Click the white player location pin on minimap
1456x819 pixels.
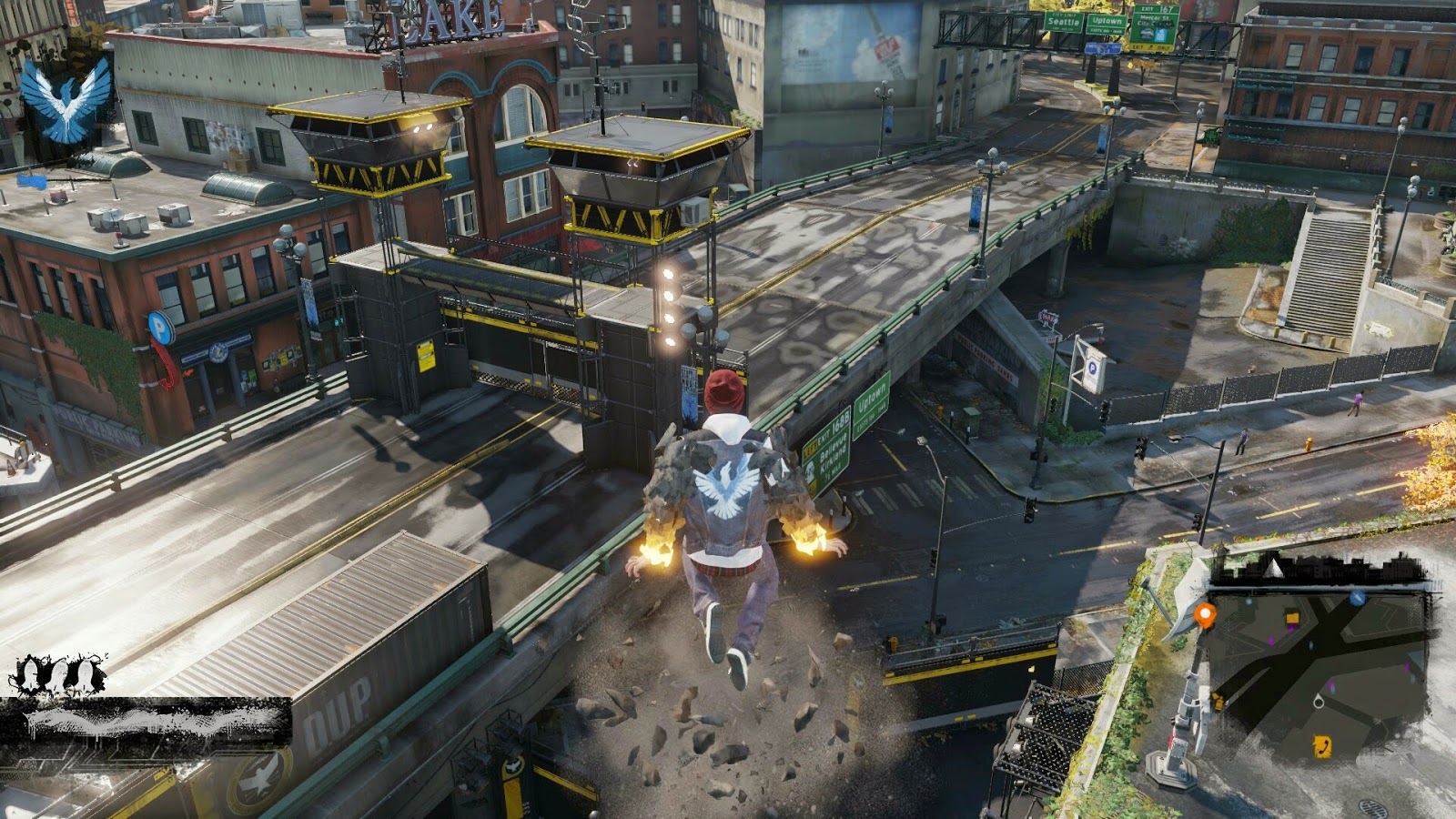point(1317,701)
